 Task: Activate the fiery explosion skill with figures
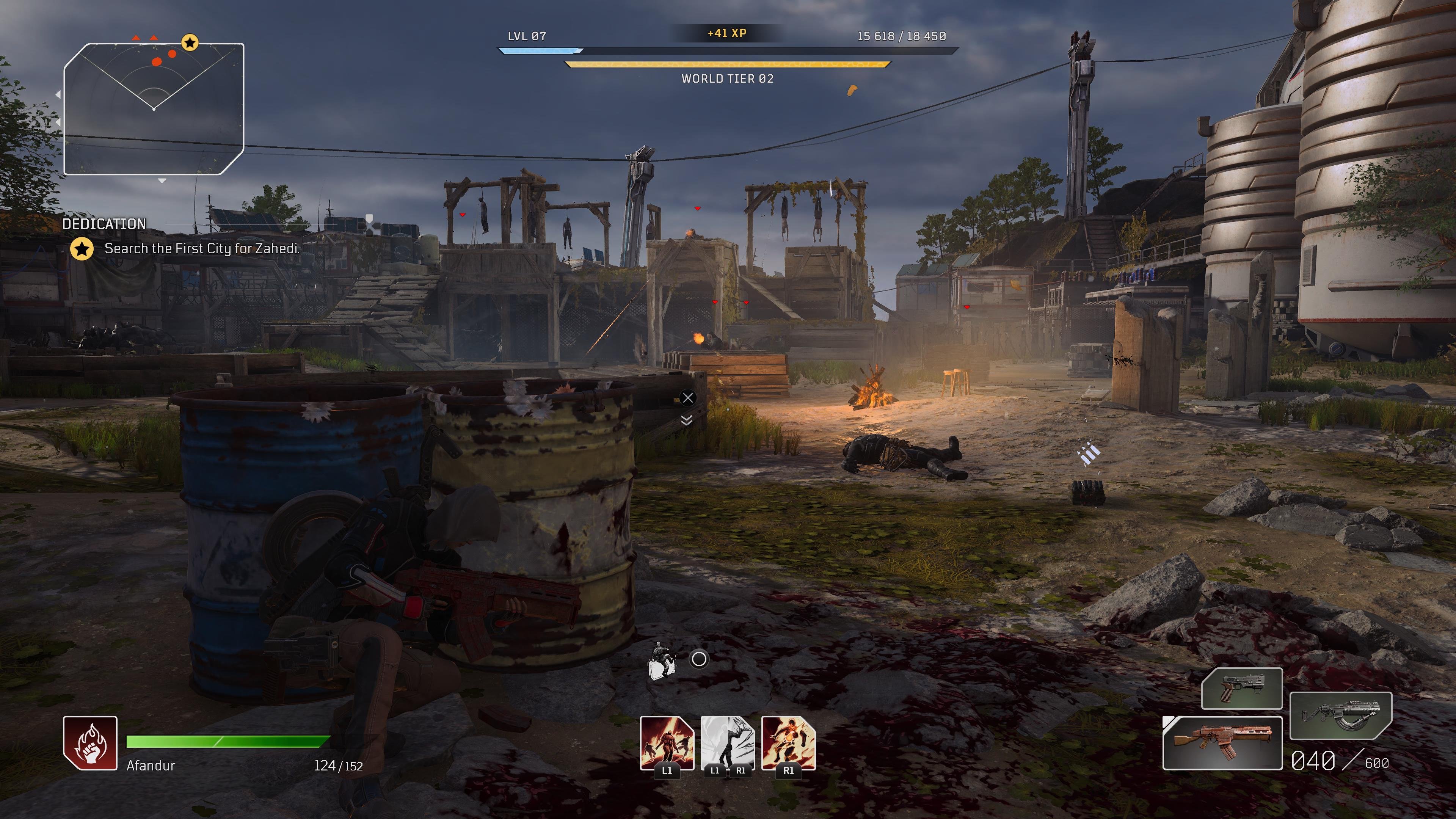[667, 743]
